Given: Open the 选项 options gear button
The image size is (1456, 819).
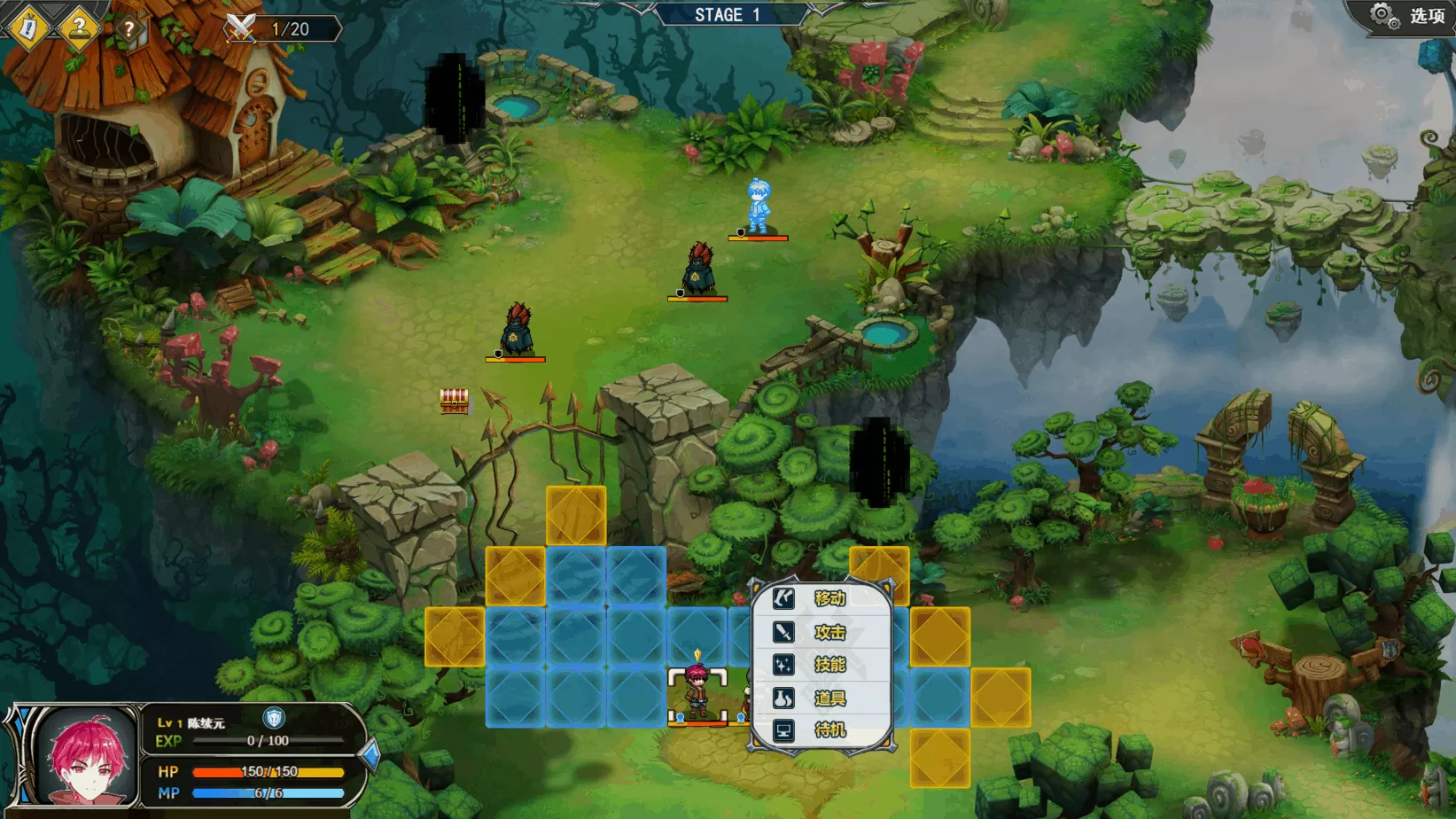Looking at the screenshot, I should tap(1406, 16).
